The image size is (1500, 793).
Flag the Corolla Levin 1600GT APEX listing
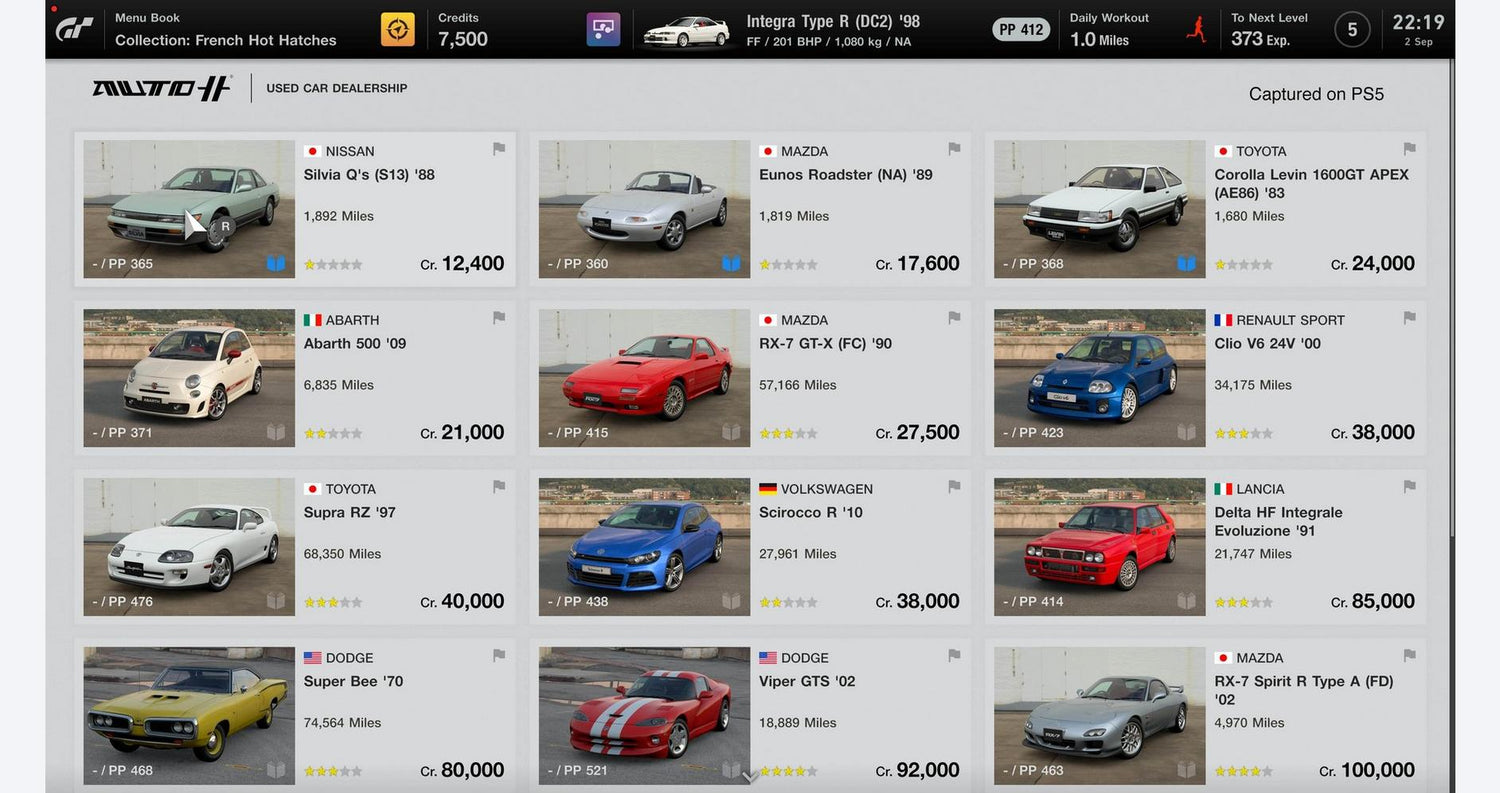(1409, 148)
